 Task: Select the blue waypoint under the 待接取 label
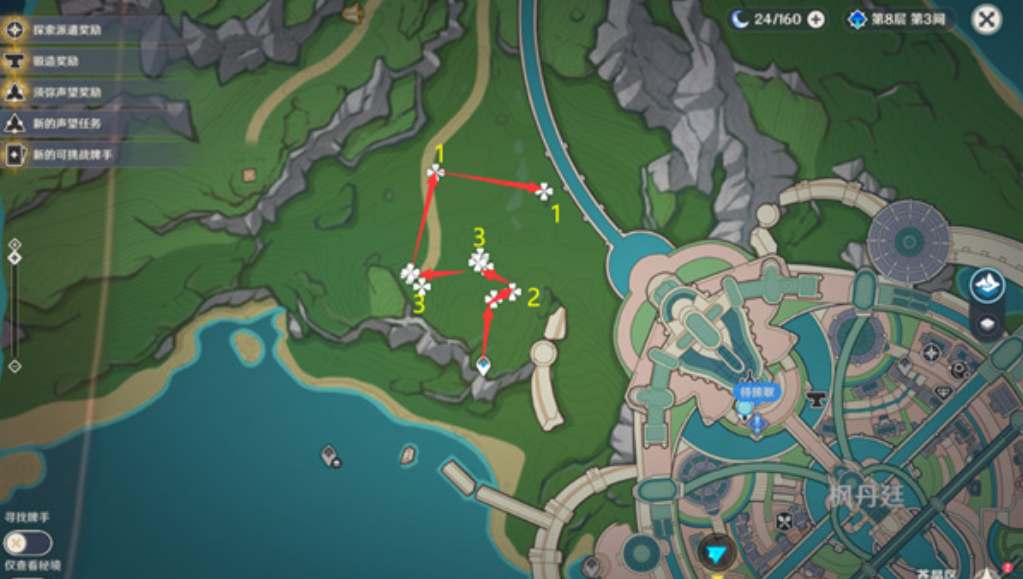(x=756, y=422)
